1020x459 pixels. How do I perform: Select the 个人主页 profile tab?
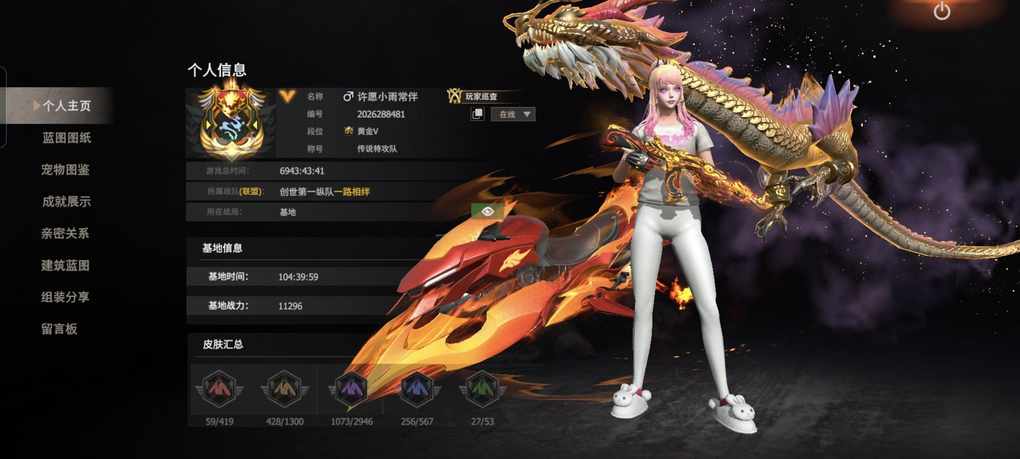point(66,105)
